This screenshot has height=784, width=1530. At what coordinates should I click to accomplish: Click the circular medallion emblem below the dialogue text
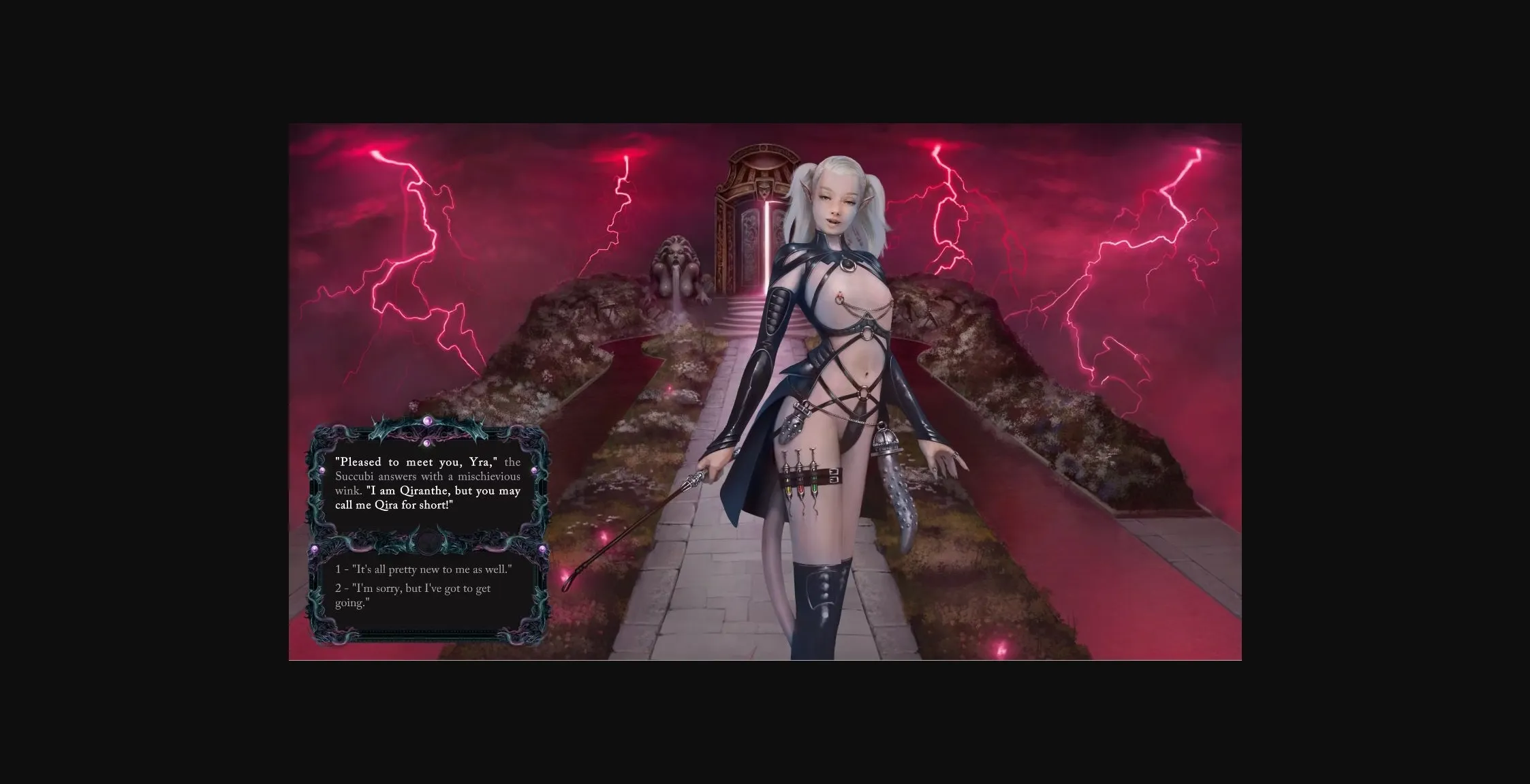427,542
